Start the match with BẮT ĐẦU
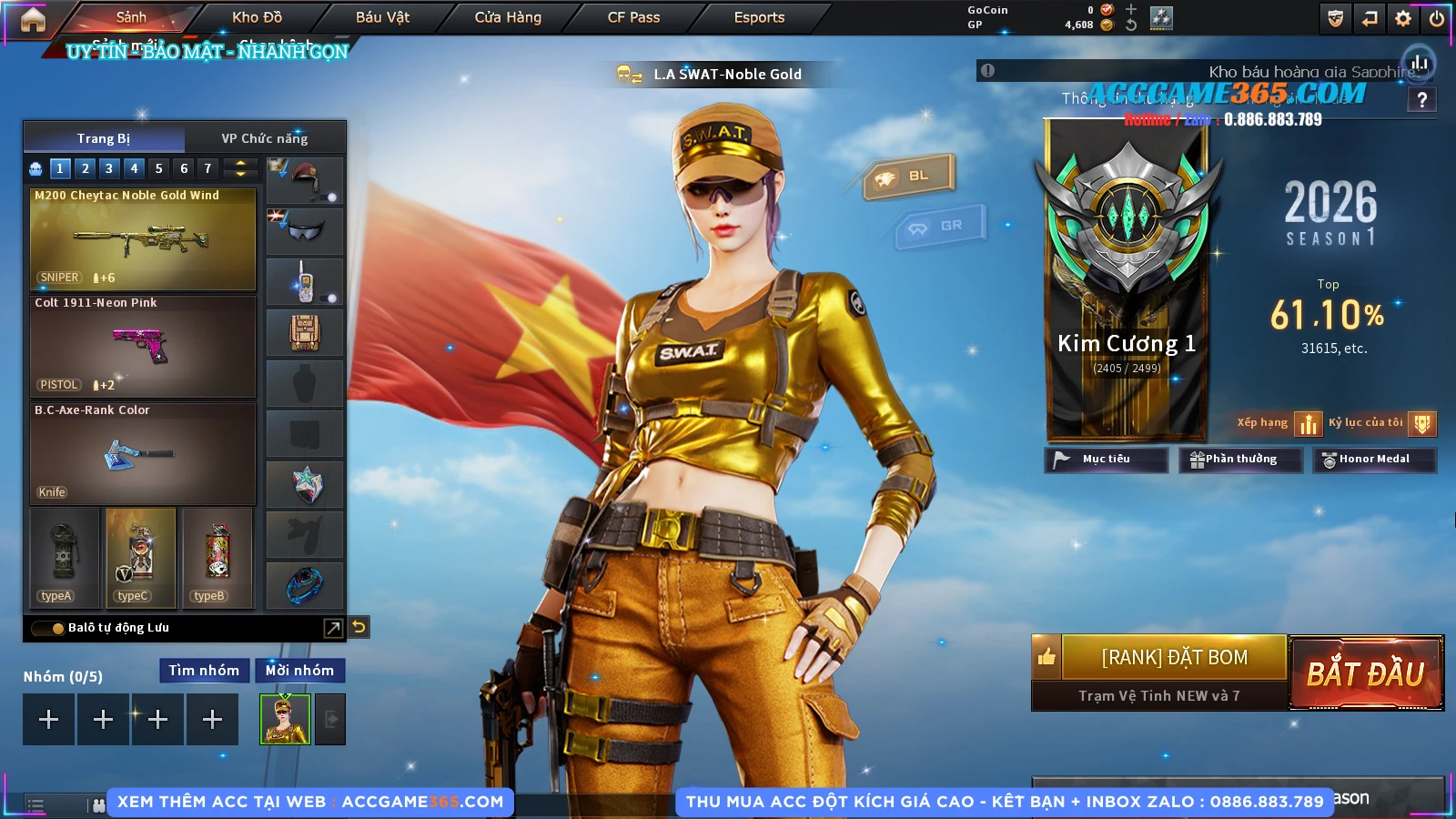The width and height of the screenshot is (1456, 819). click(x=1366, y=673)
